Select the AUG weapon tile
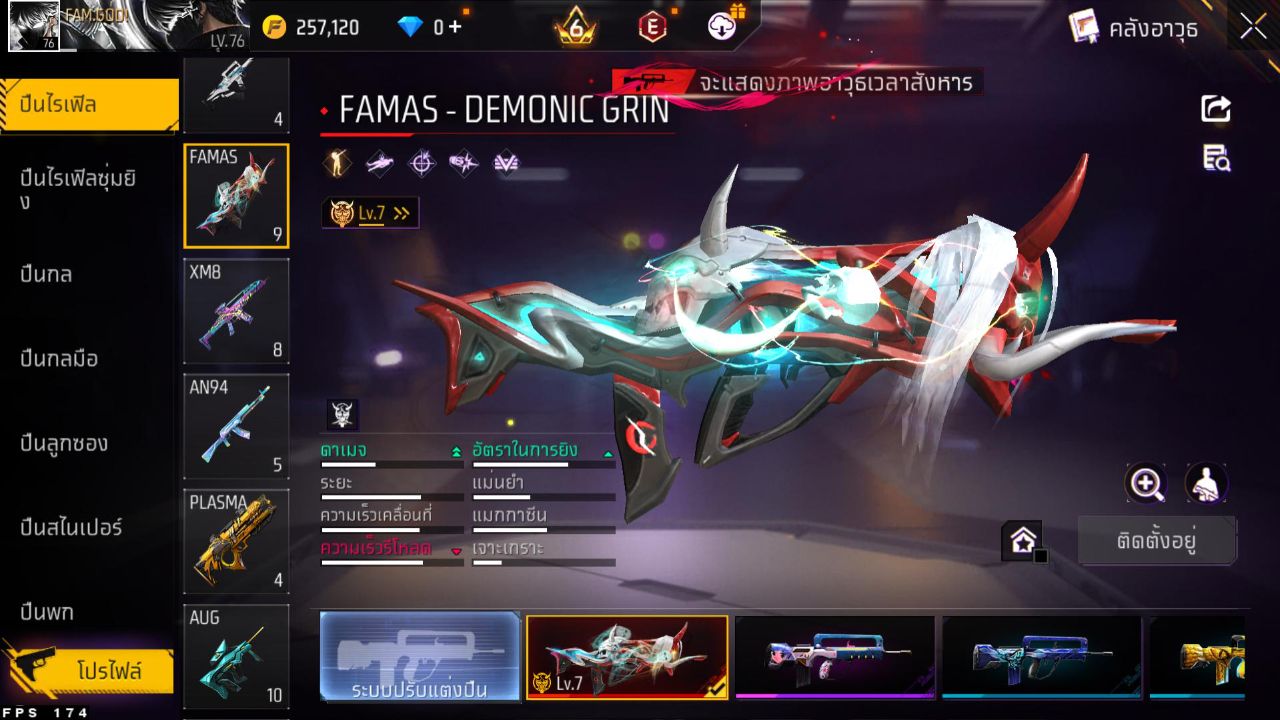 tap(236, 655)
